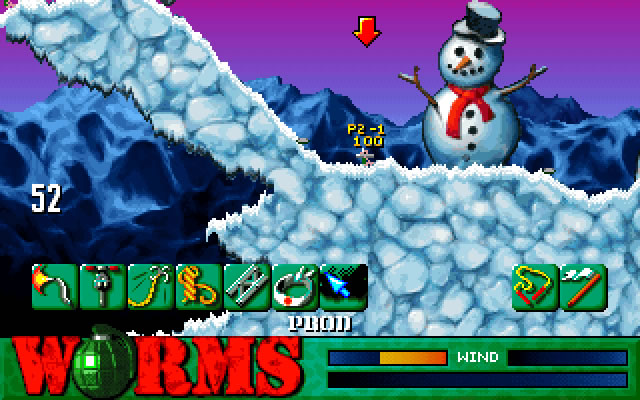This screenshot has width=640, height=400.
Task: Select the blowtorch tool icon
Action: coord(54,287)
